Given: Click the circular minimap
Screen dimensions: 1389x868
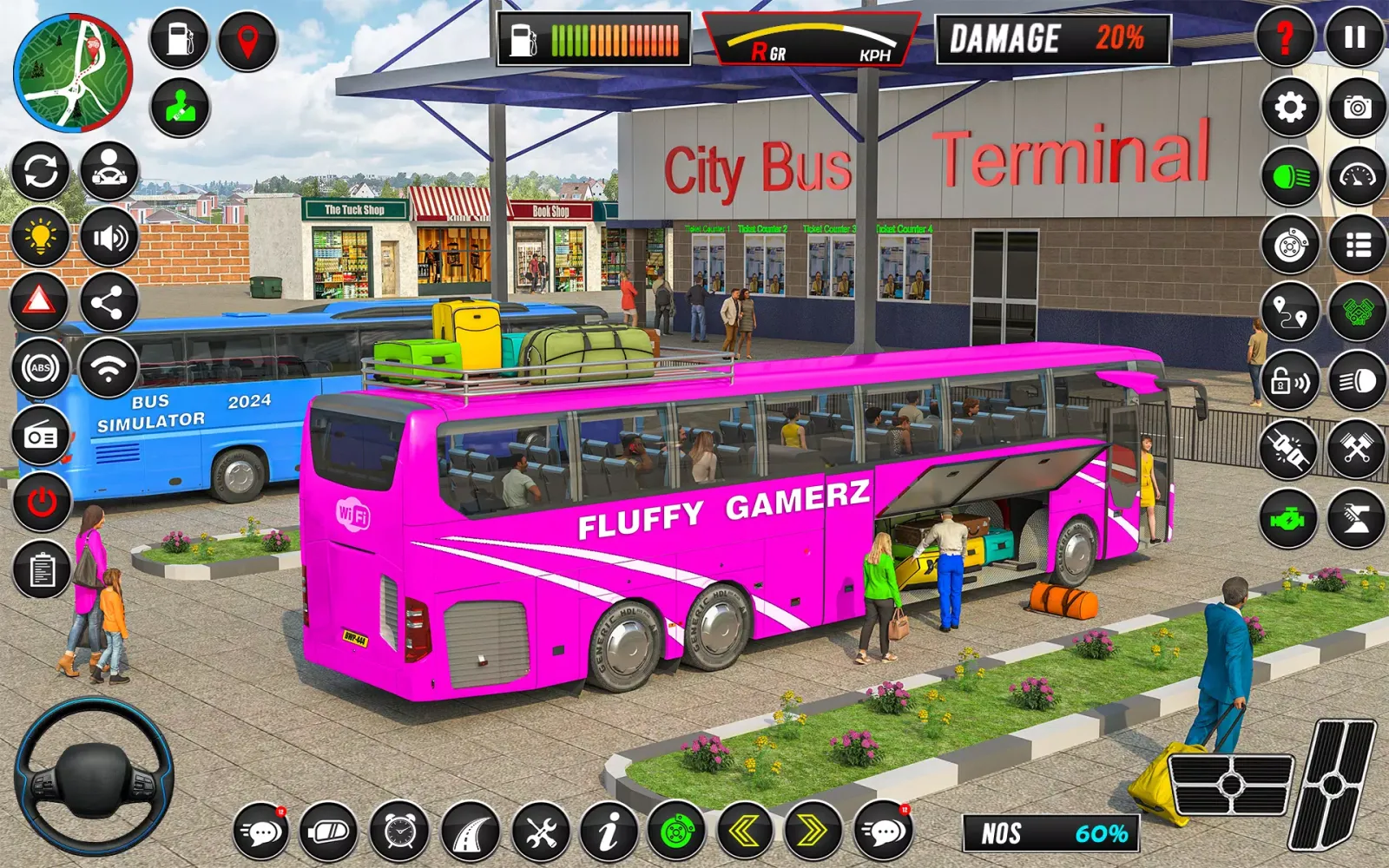Looking at the screenshot, I should (x=73, y=72).
